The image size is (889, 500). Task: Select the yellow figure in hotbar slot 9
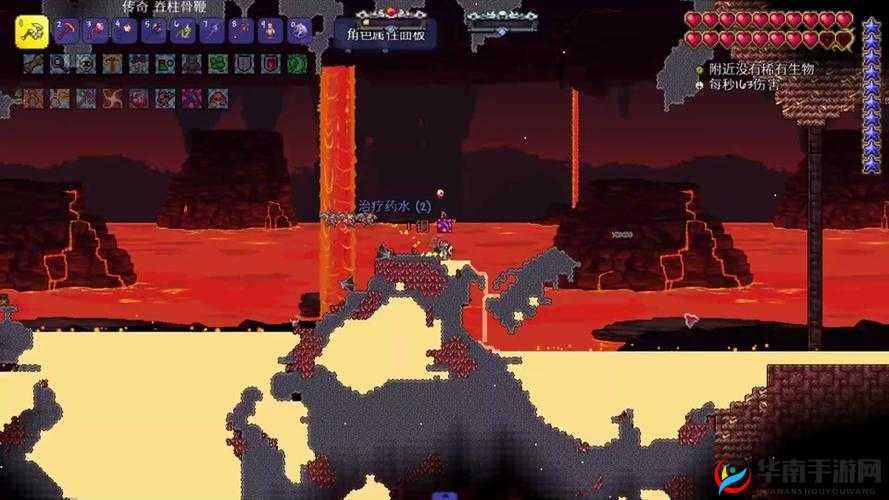[269, 32]
